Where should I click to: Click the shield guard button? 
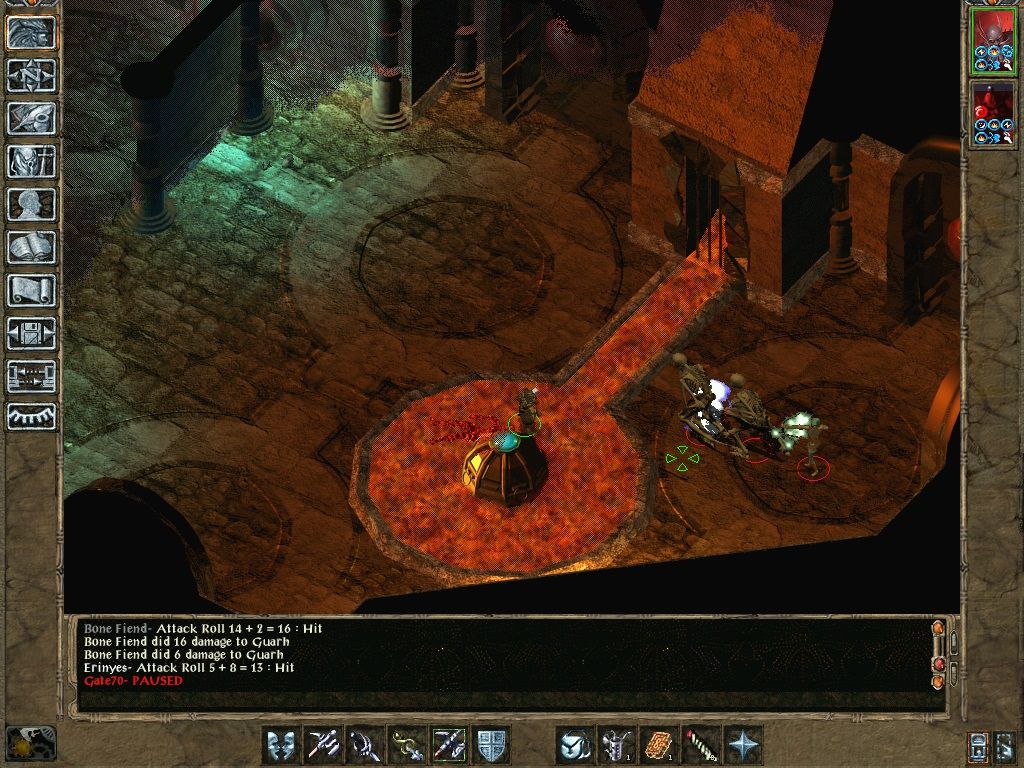click(491, 745)
